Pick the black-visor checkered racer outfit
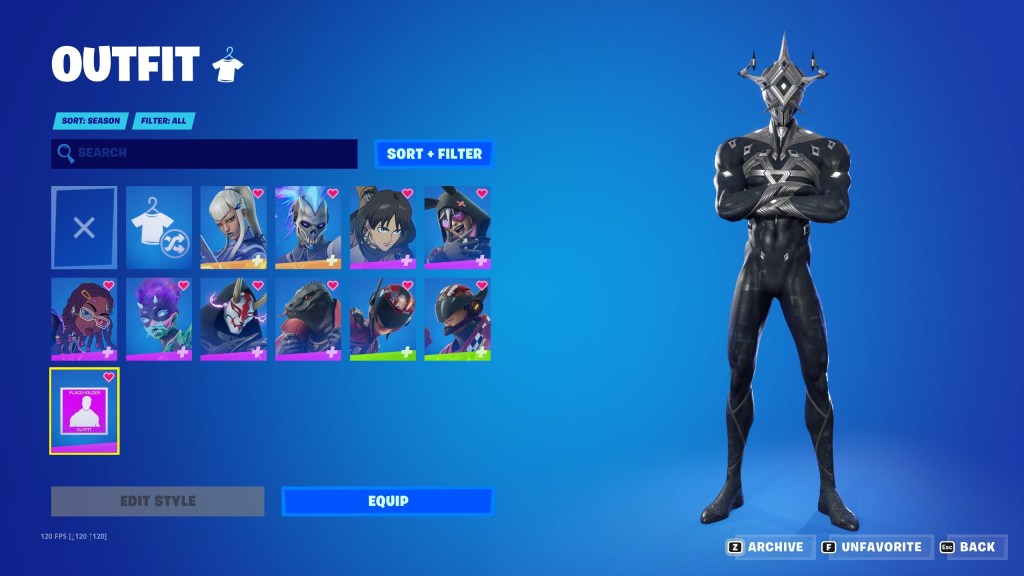 click(x=457, y=319)
